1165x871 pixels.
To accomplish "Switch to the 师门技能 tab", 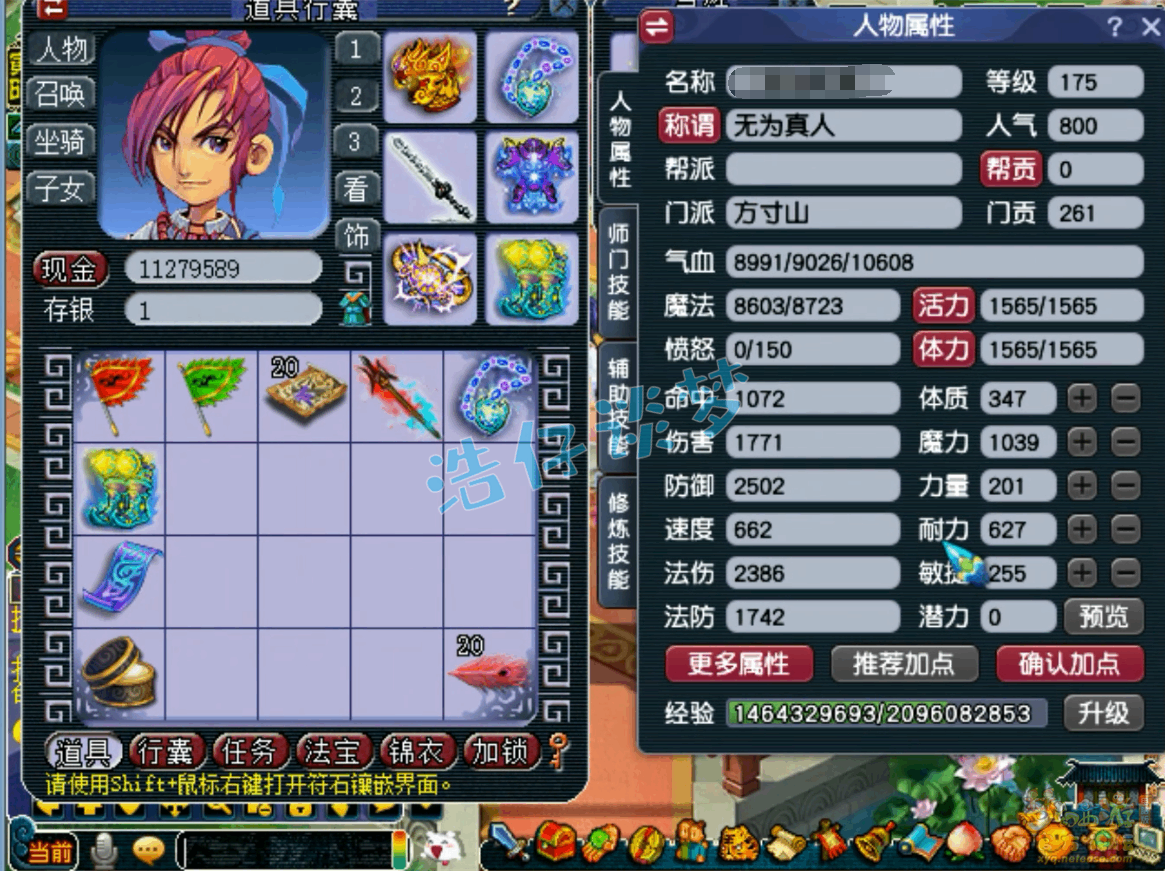I will pyautogui.click(x=619, y=271).
